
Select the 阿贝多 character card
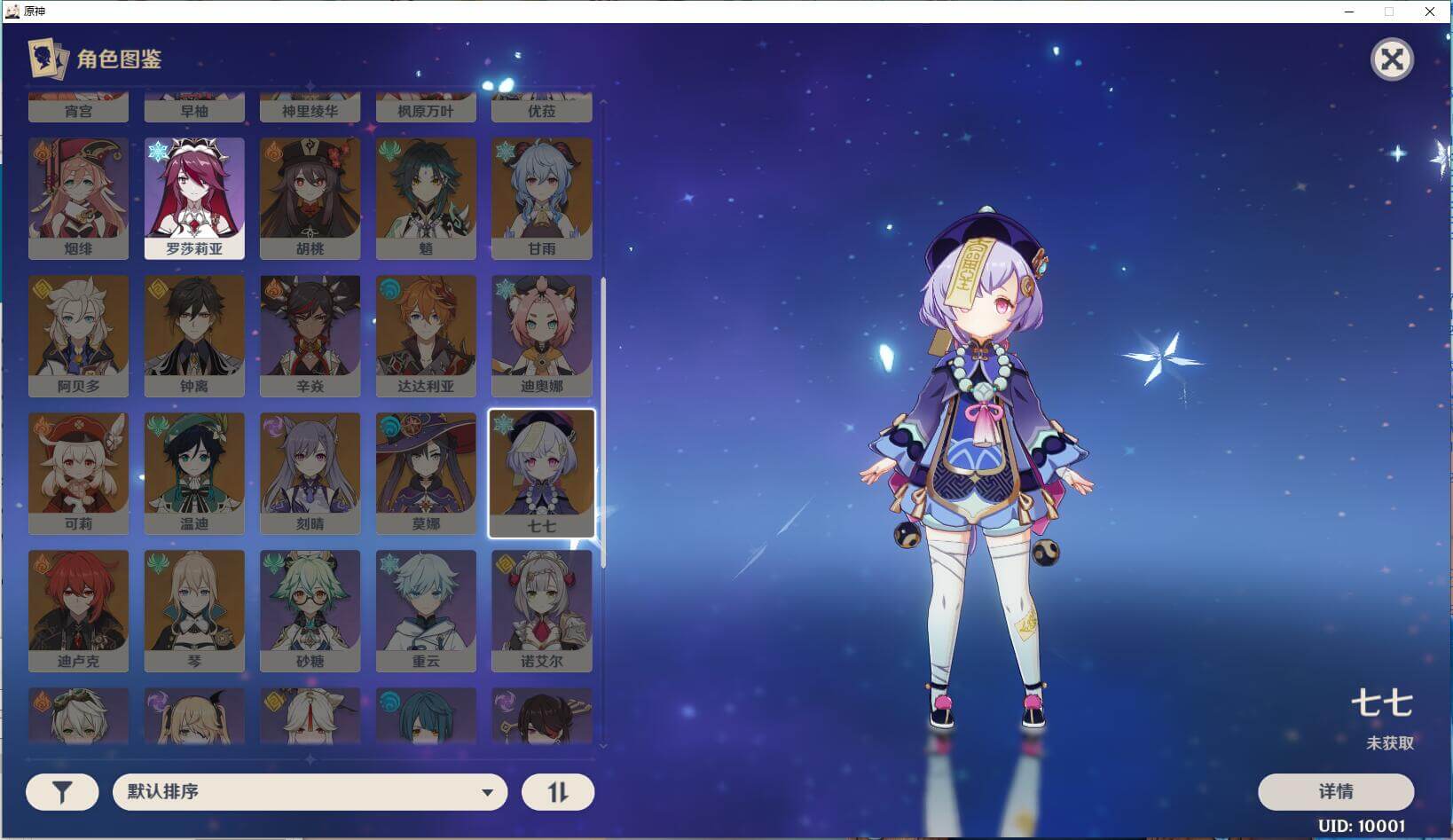78,334
